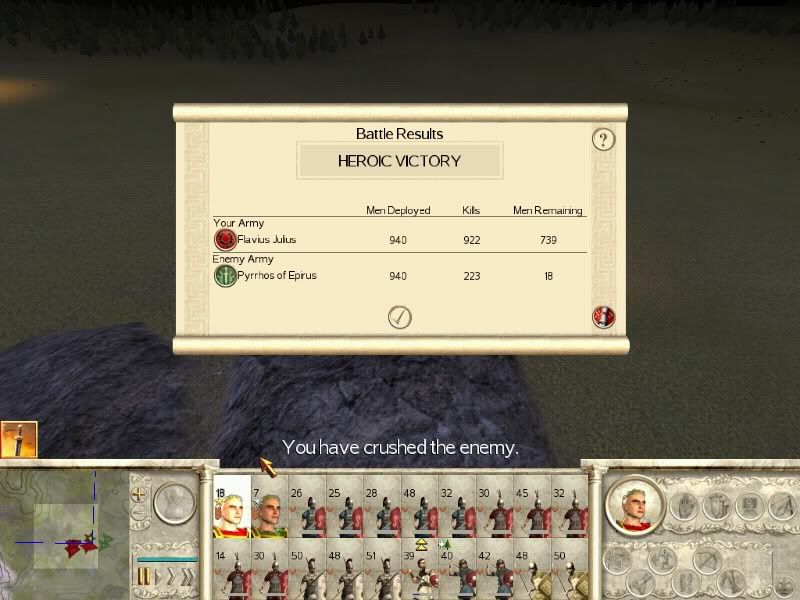This screenshot has width=800, height=600.
Task: Open the sword icon above the minimap
Action: click(x=19, y=440)
